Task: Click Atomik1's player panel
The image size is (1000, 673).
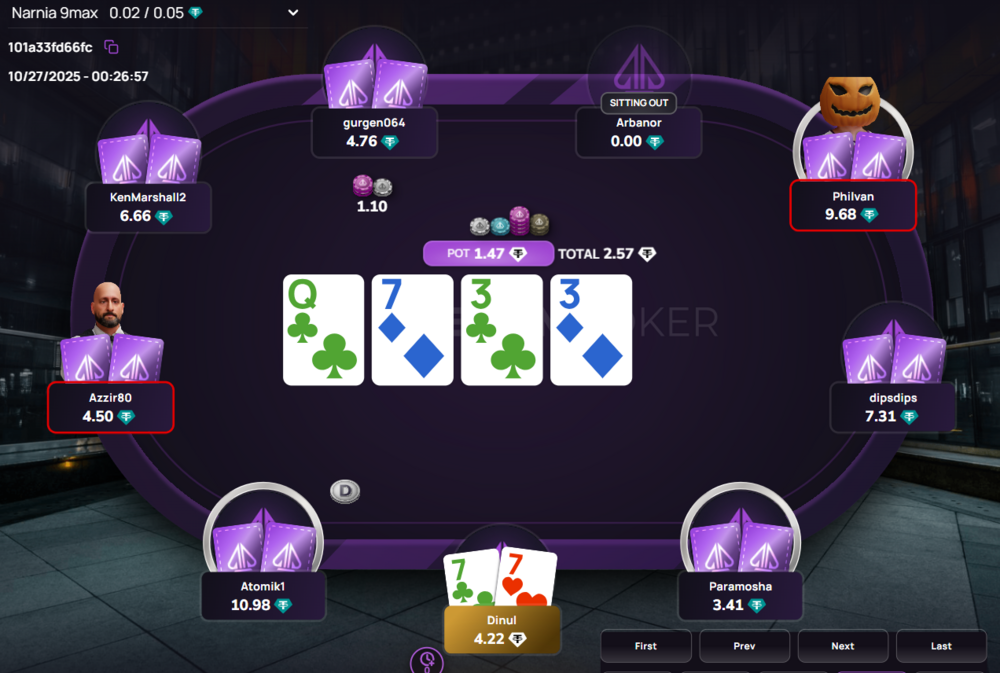Action: pos(264,596)
